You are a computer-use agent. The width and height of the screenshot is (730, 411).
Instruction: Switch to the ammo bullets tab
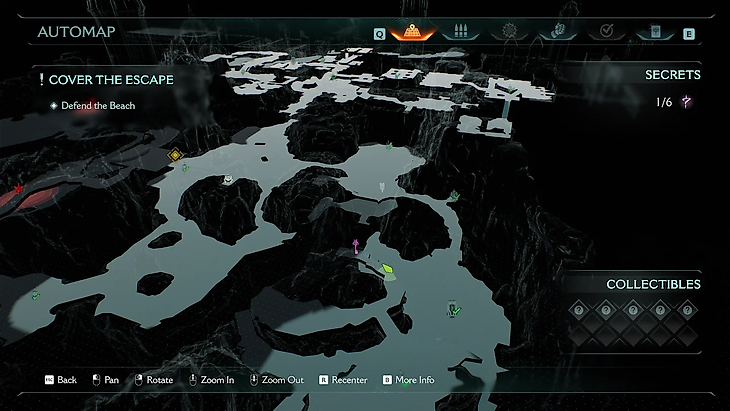[x=462, y=32]
